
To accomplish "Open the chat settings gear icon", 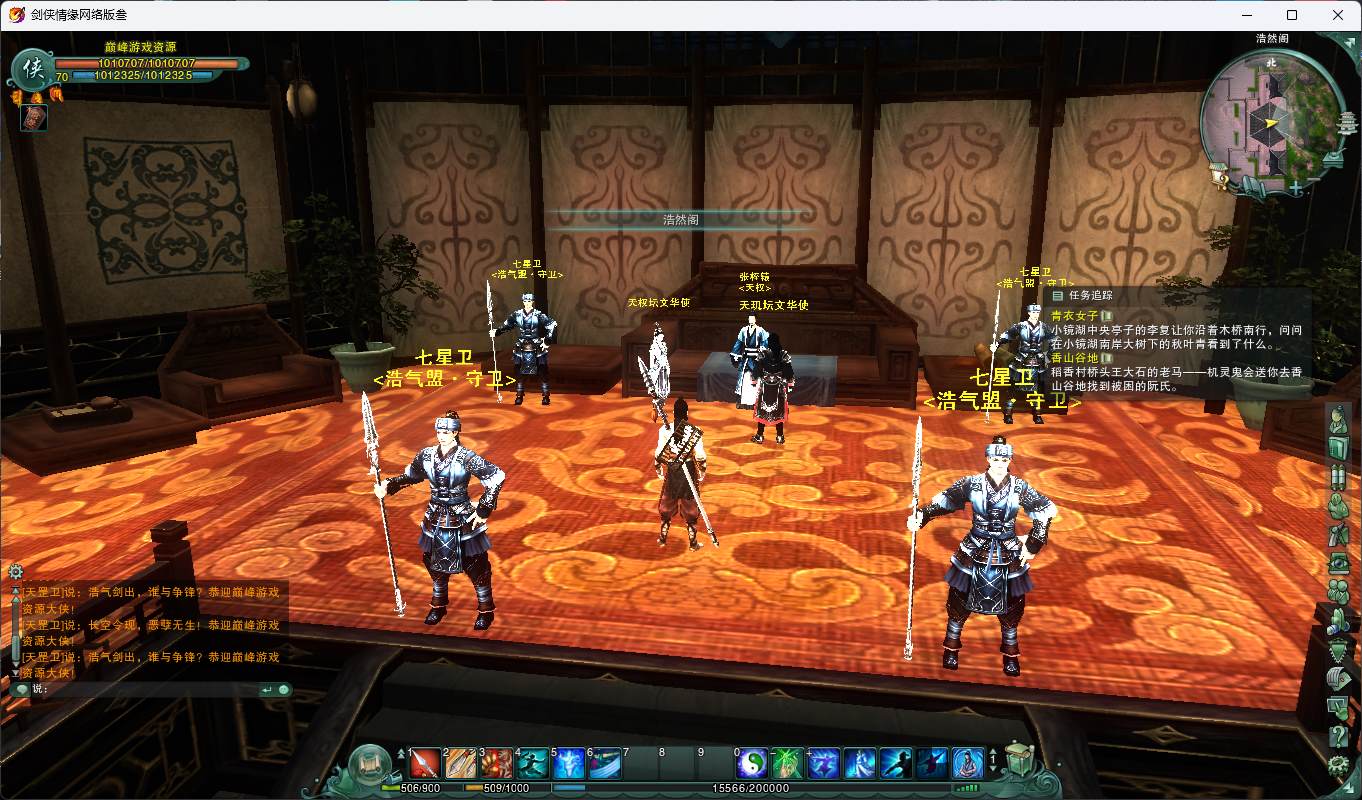I will (15, 572).
